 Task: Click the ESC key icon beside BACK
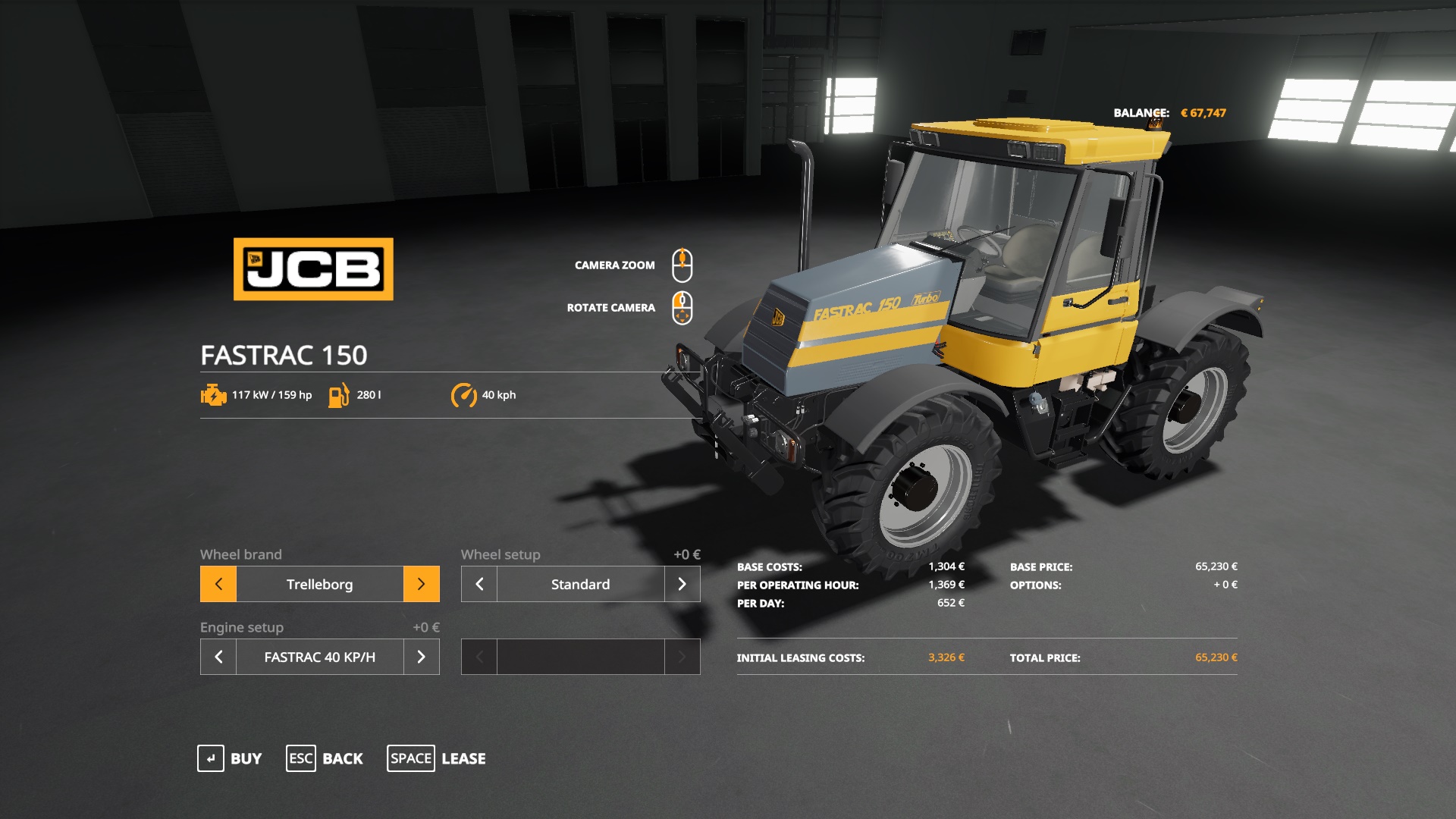tap(300, 758)
